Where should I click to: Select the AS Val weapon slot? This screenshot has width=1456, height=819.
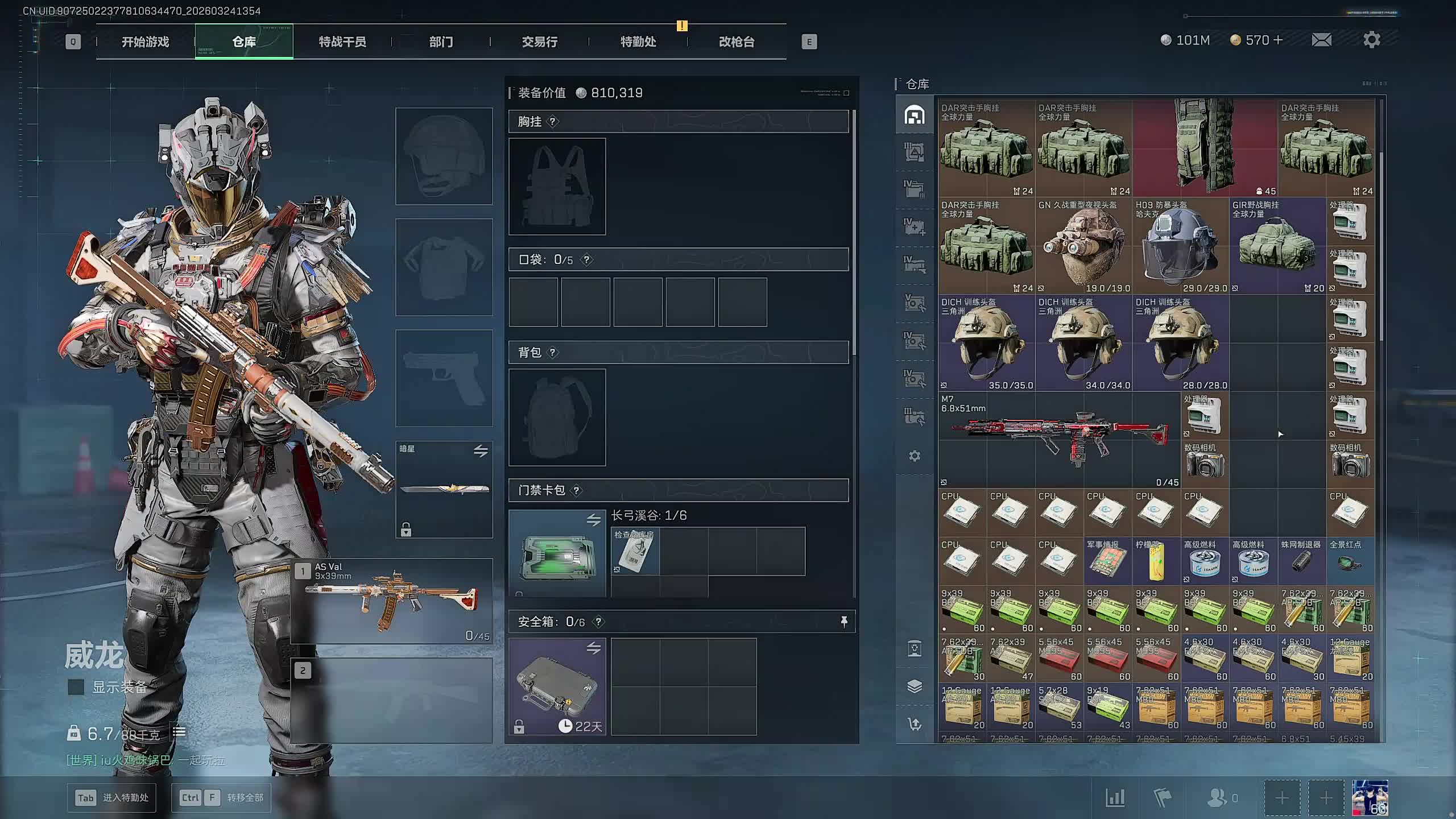click(392, 601)
